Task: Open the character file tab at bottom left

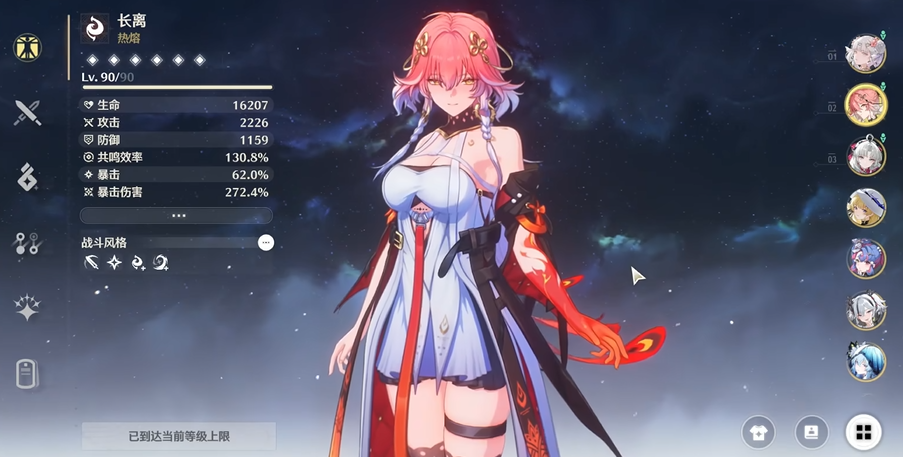Action: (27, 374)
